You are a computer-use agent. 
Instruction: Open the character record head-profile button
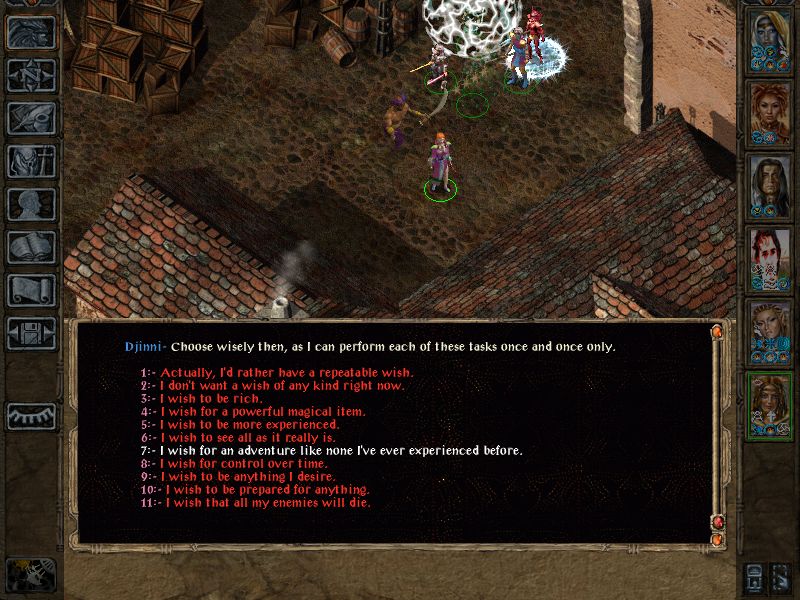[x=31, y=204]
